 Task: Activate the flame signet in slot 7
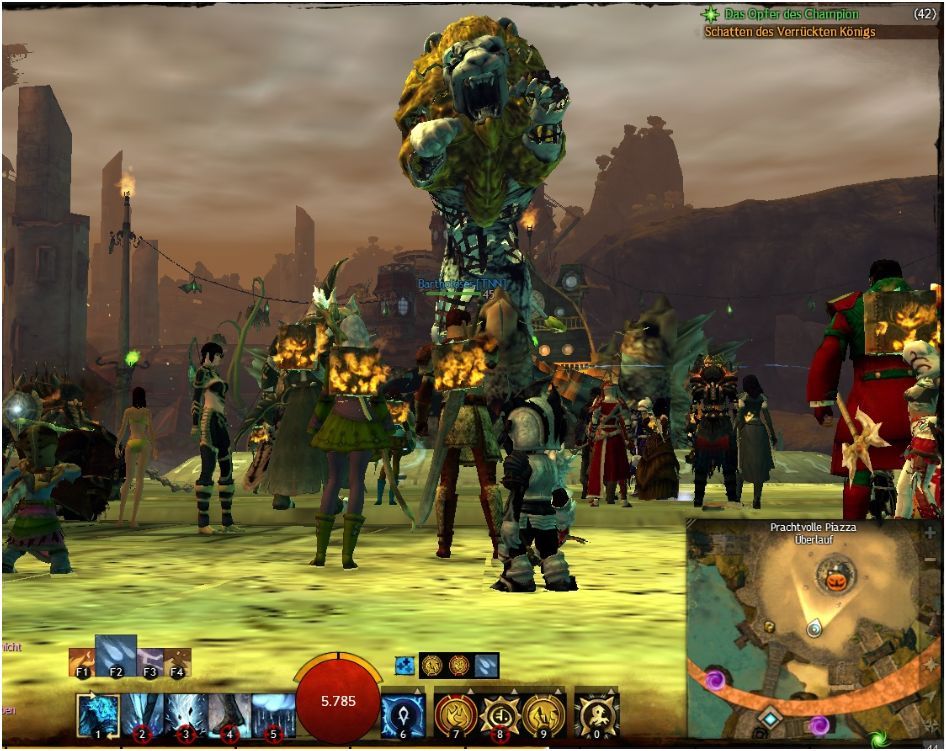click(x=455, y=716)
